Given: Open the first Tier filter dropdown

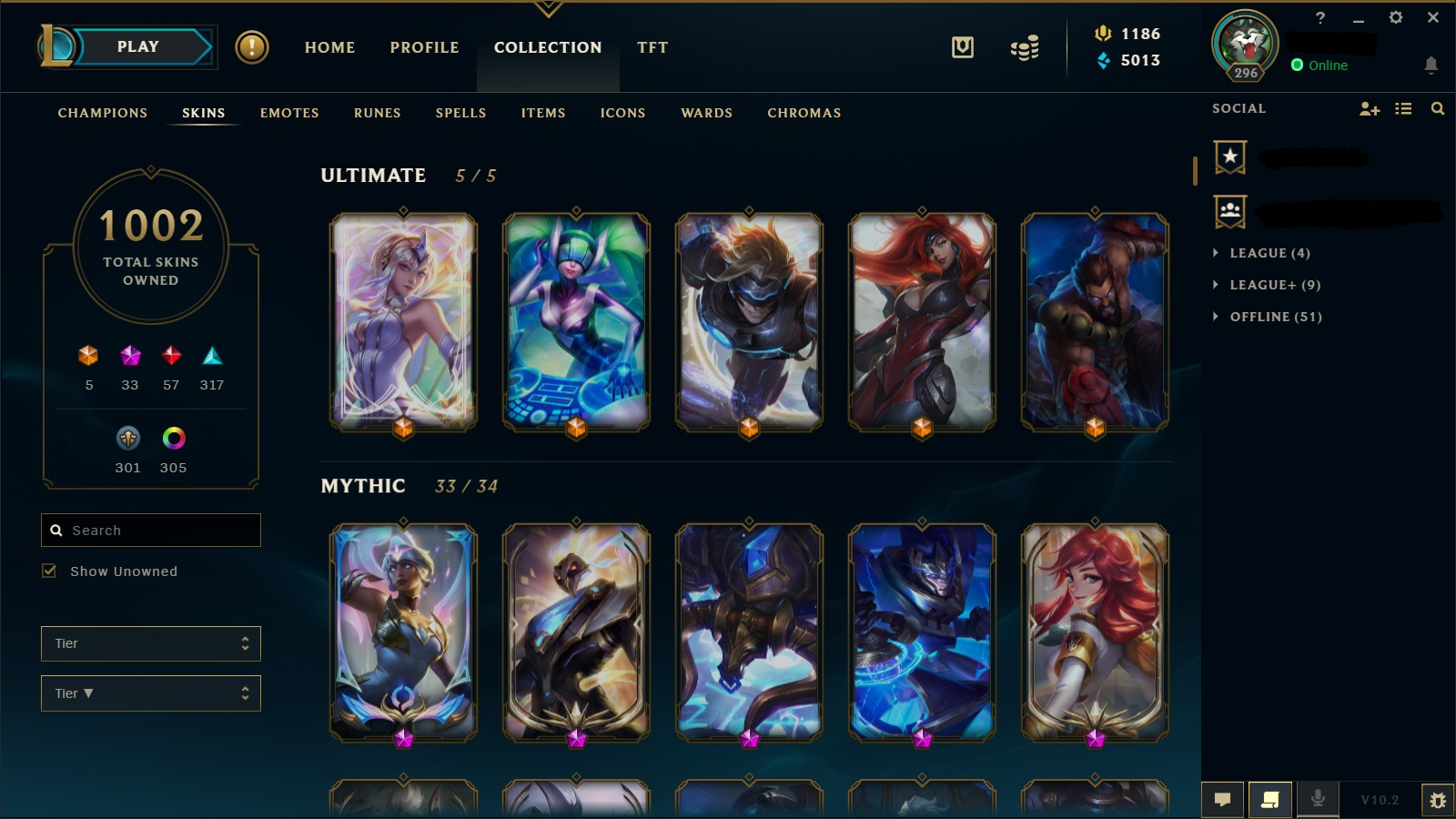Looking at the screenshot, I should point(150,643).
